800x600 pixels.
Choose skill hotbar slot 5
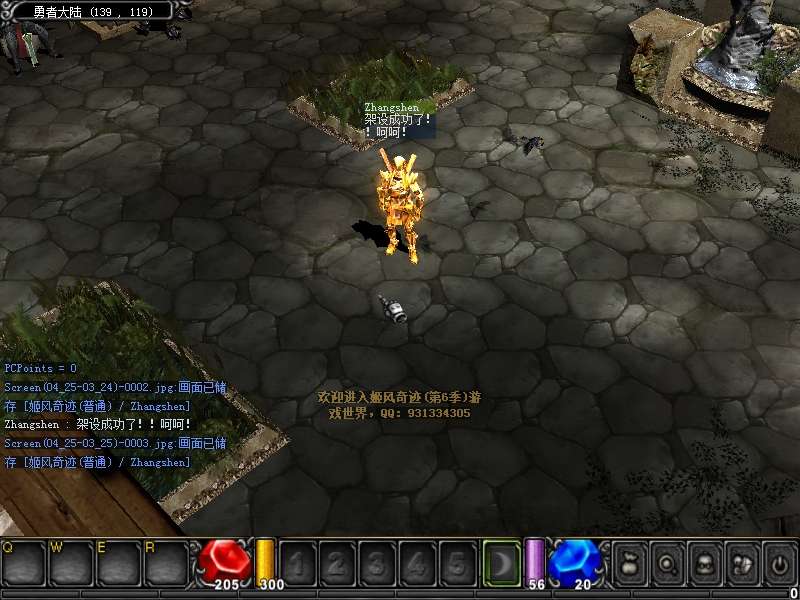pyautogui.click(x=455, y=563)
